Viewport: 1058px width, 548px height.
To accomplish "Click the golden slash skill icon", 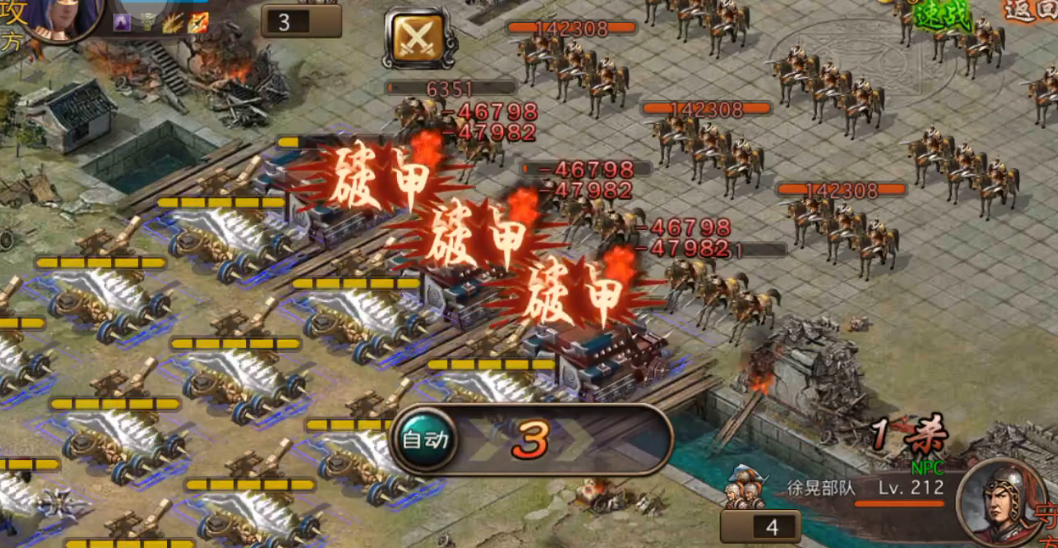I will pyautogui.click(x=172, y=22).
